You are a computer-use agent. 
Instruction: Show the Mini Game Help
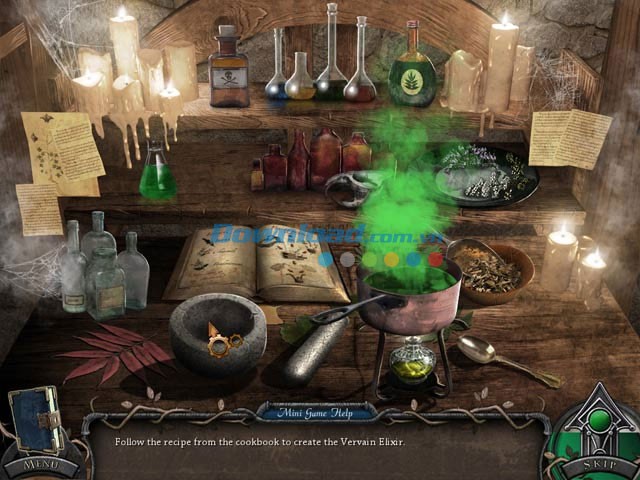tap(315, 411)
